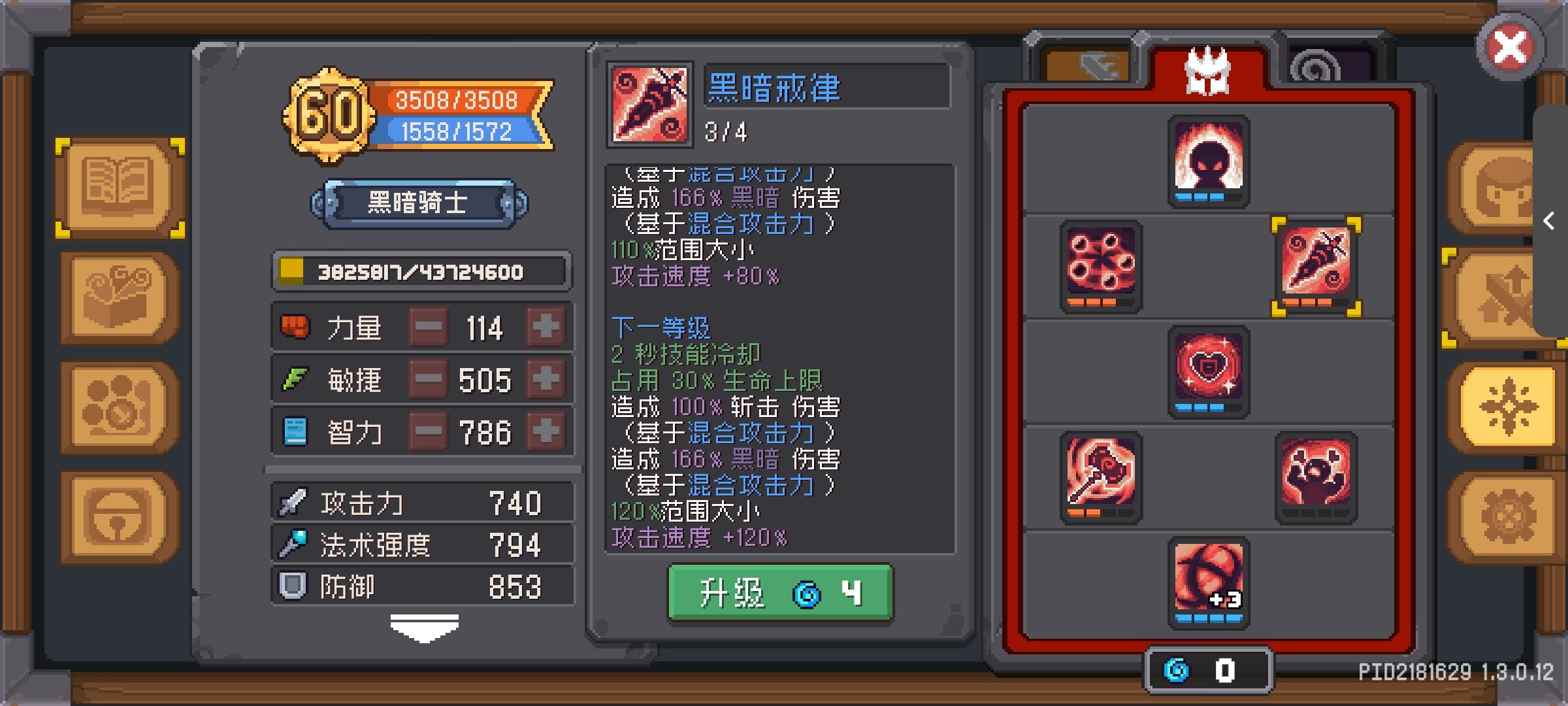Screen dimensions: 1568x706
Task: Decrease 敏捷 with the minus stepper
Action: click(x=428, y=379)
